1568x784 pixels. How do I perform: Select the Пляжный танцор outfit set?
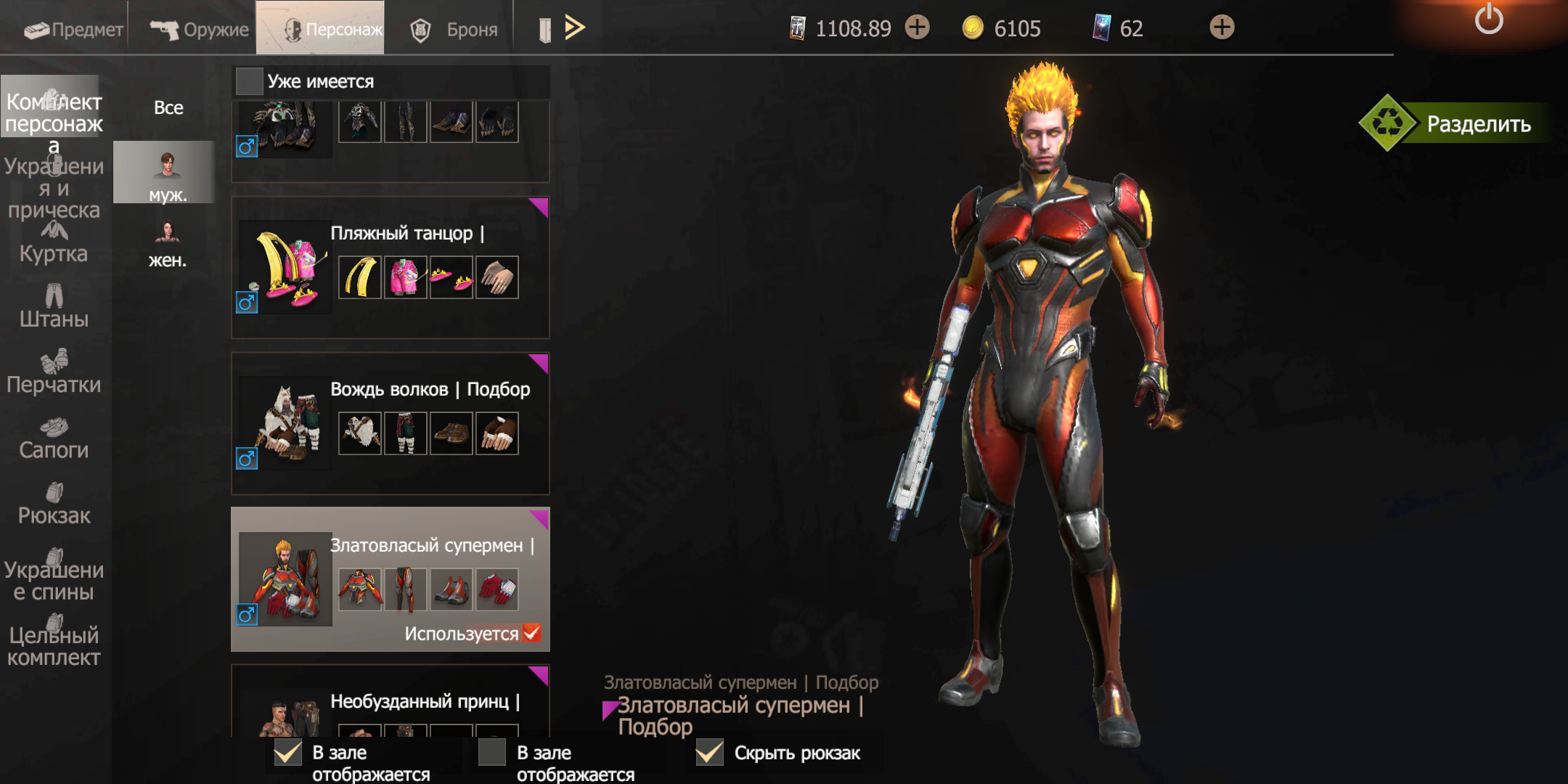pos(390,267)
